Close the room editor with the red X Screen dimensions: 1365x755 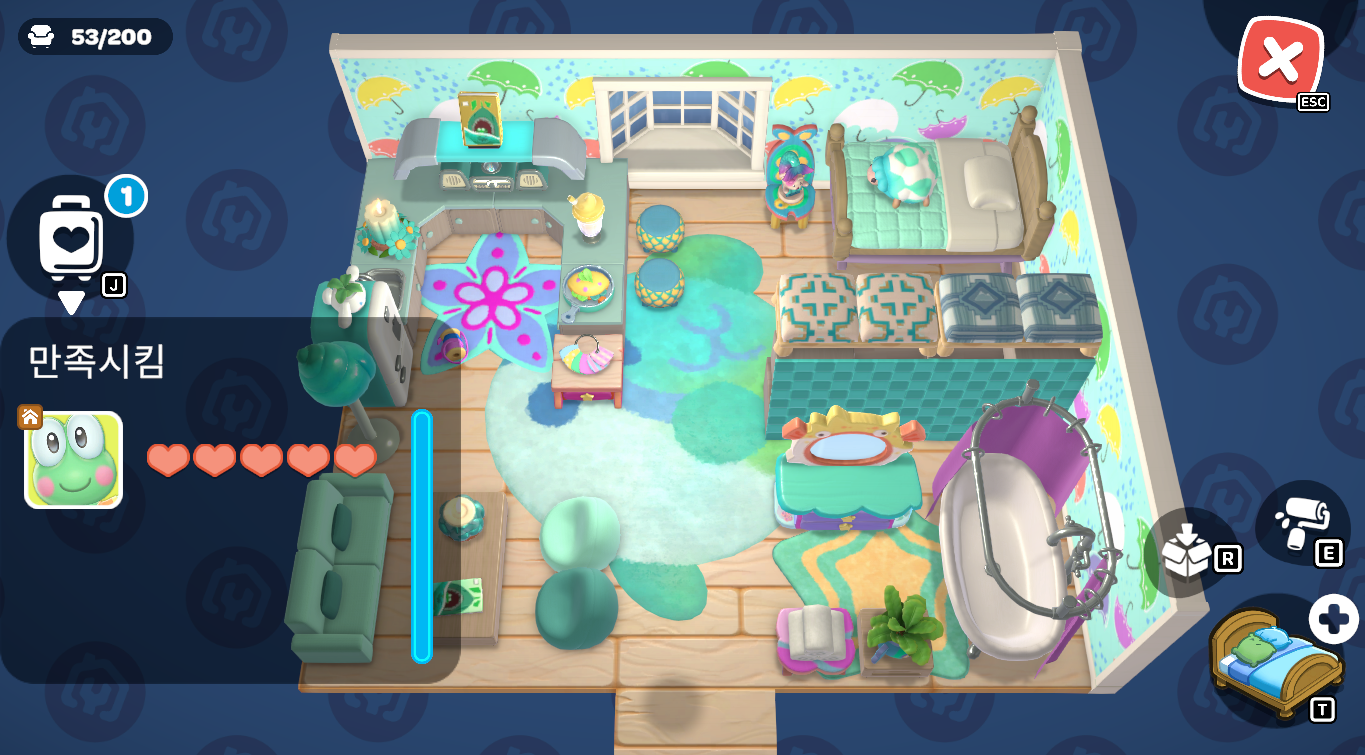point(1279,62)
